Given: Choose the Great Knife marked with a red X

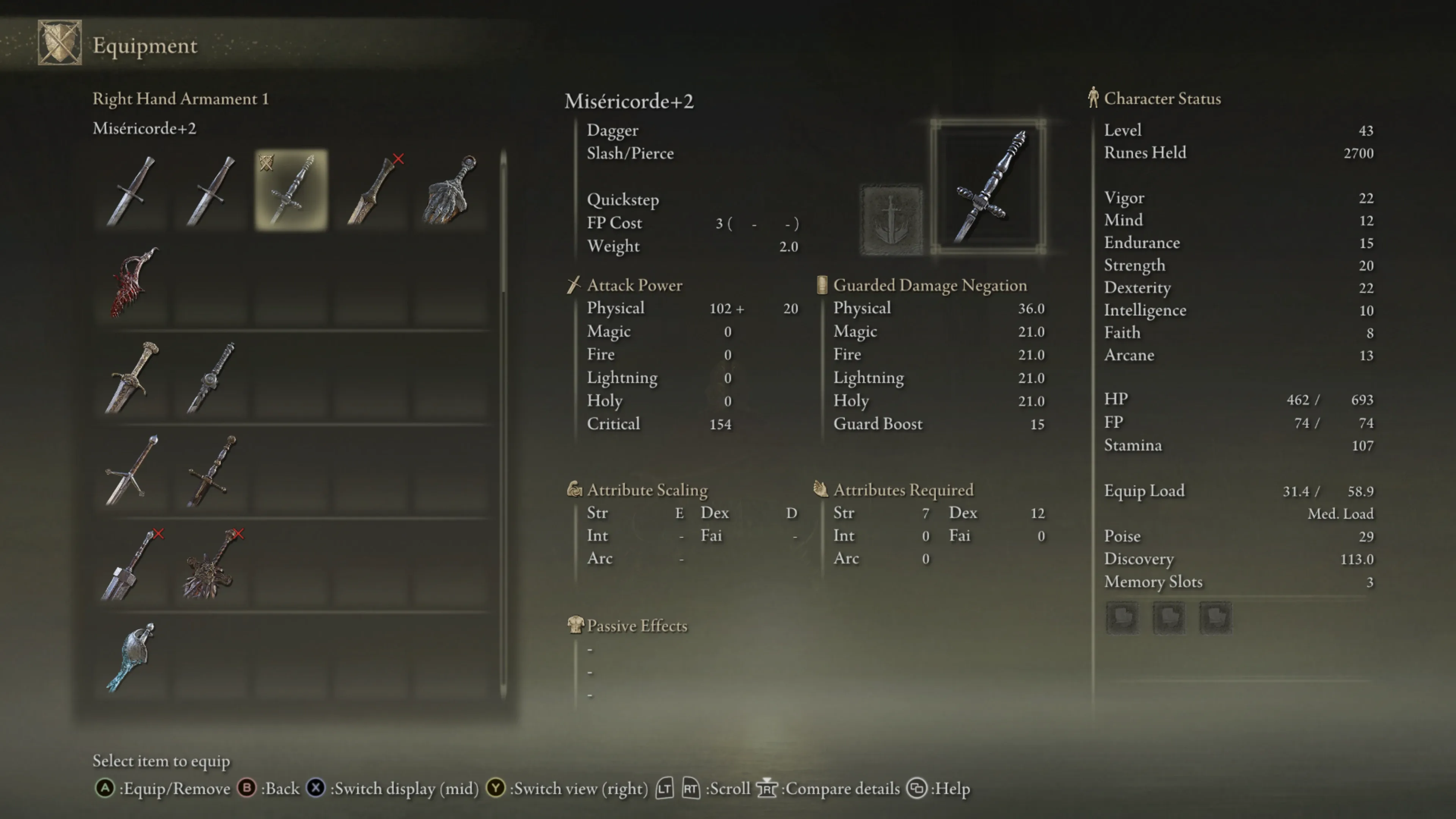Looking at the screenshot, I should (372, 190).
